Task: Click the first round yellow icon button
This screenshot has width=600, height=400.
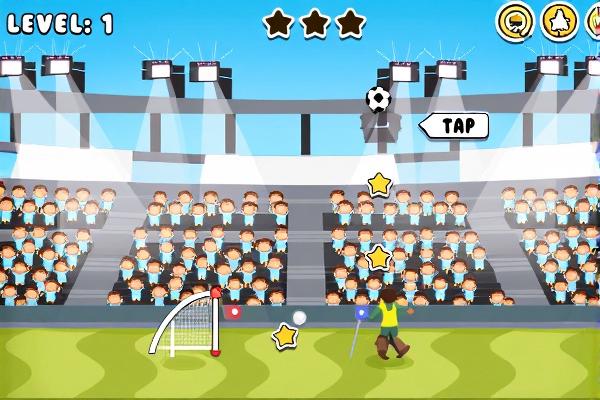Action: 514,20
